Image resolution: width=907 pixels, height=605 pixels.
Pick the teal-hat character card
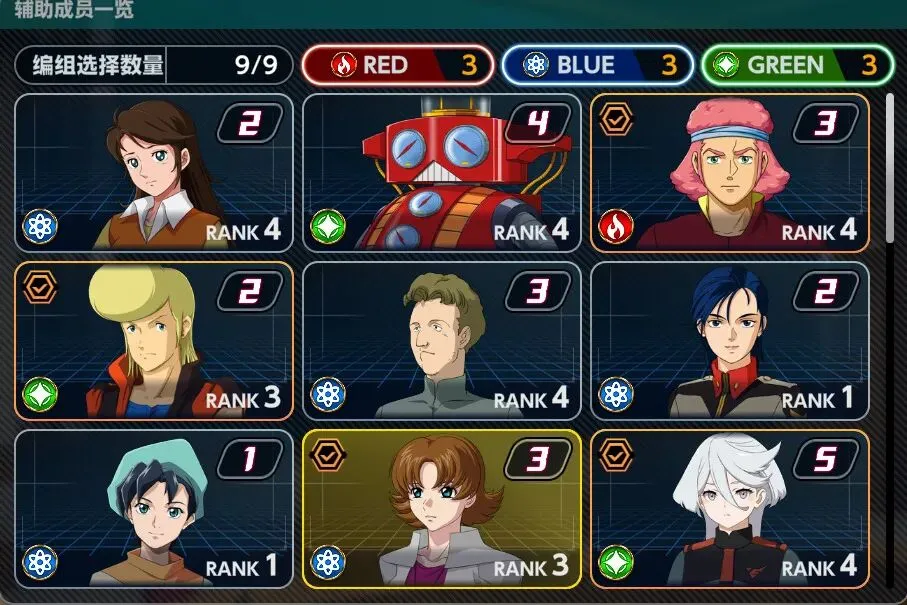click(154, 509)
